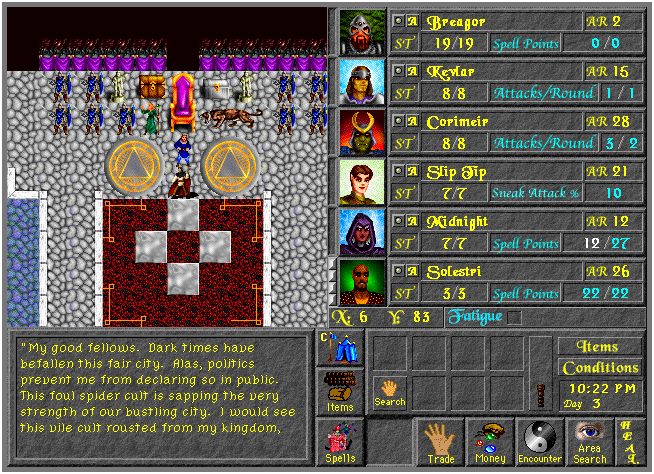The image size is (654, 474).
Task: Click the HEAL button
Action: click(631, 443)
